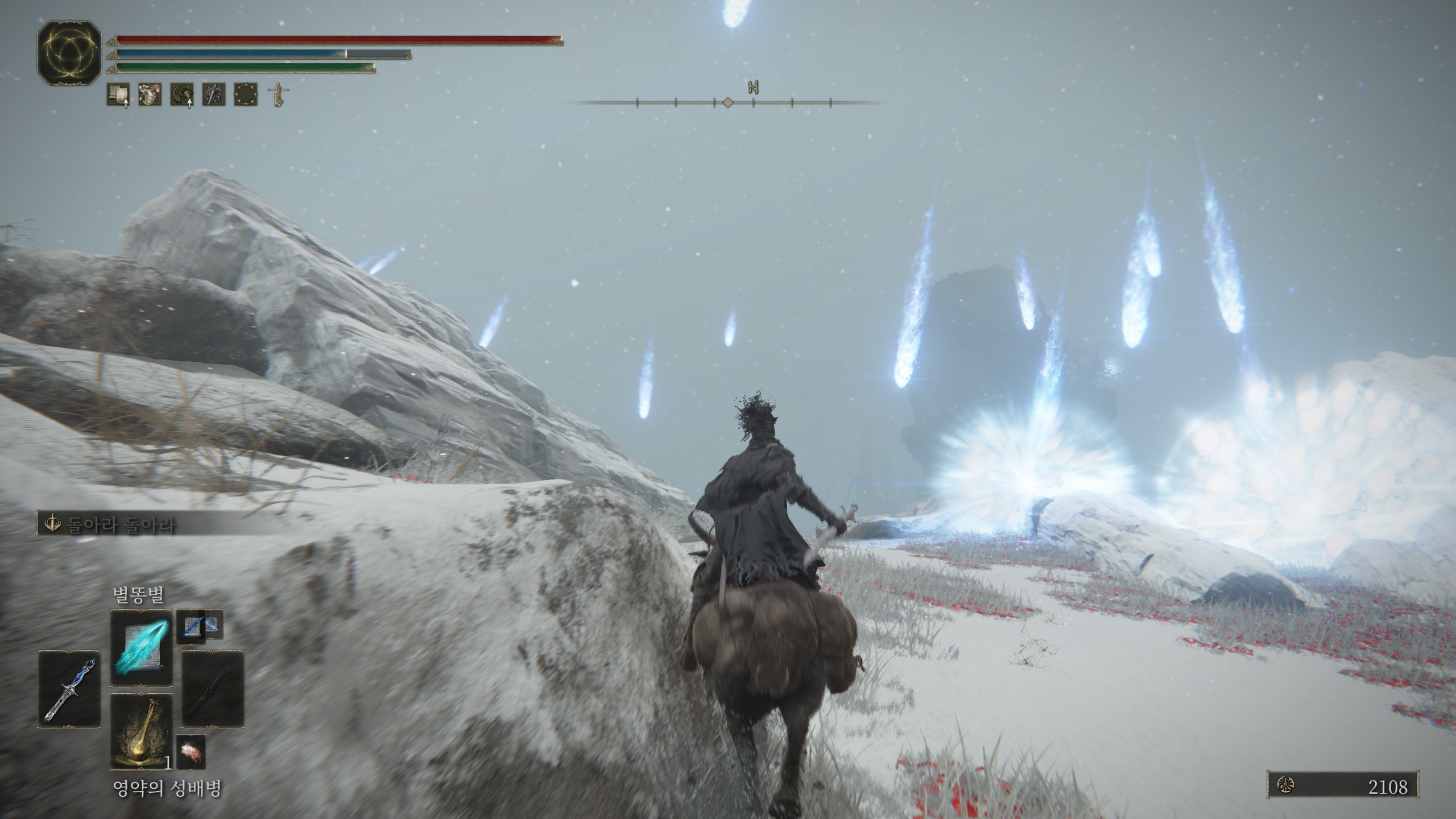The image size is (1456, 819).
Task: Click the golden statue figure icon
Action: pyautogui.click(x=277, y=94)
